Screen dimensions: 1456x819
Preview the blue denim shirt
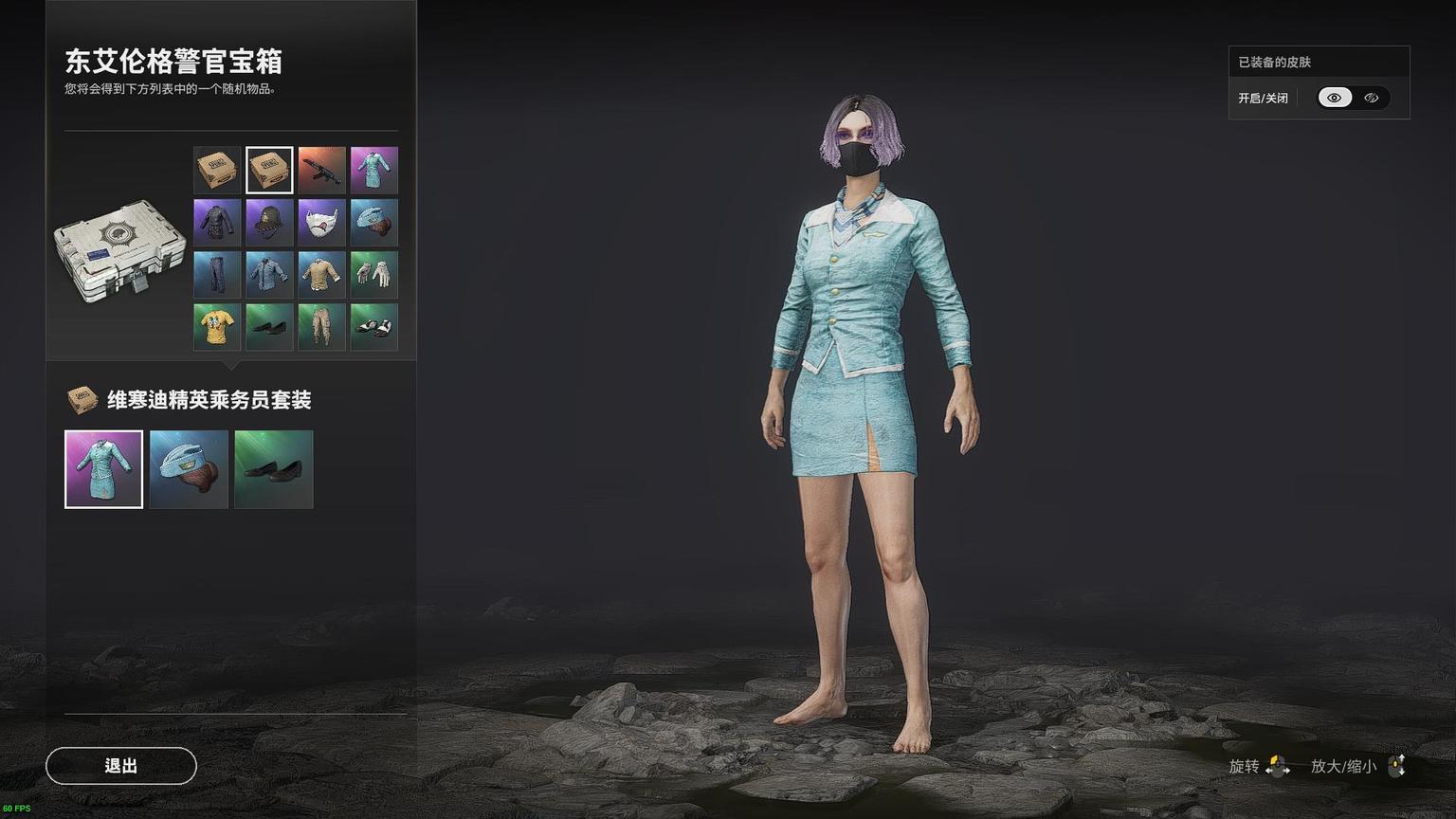pyautogui.click(x=269, y=275)
